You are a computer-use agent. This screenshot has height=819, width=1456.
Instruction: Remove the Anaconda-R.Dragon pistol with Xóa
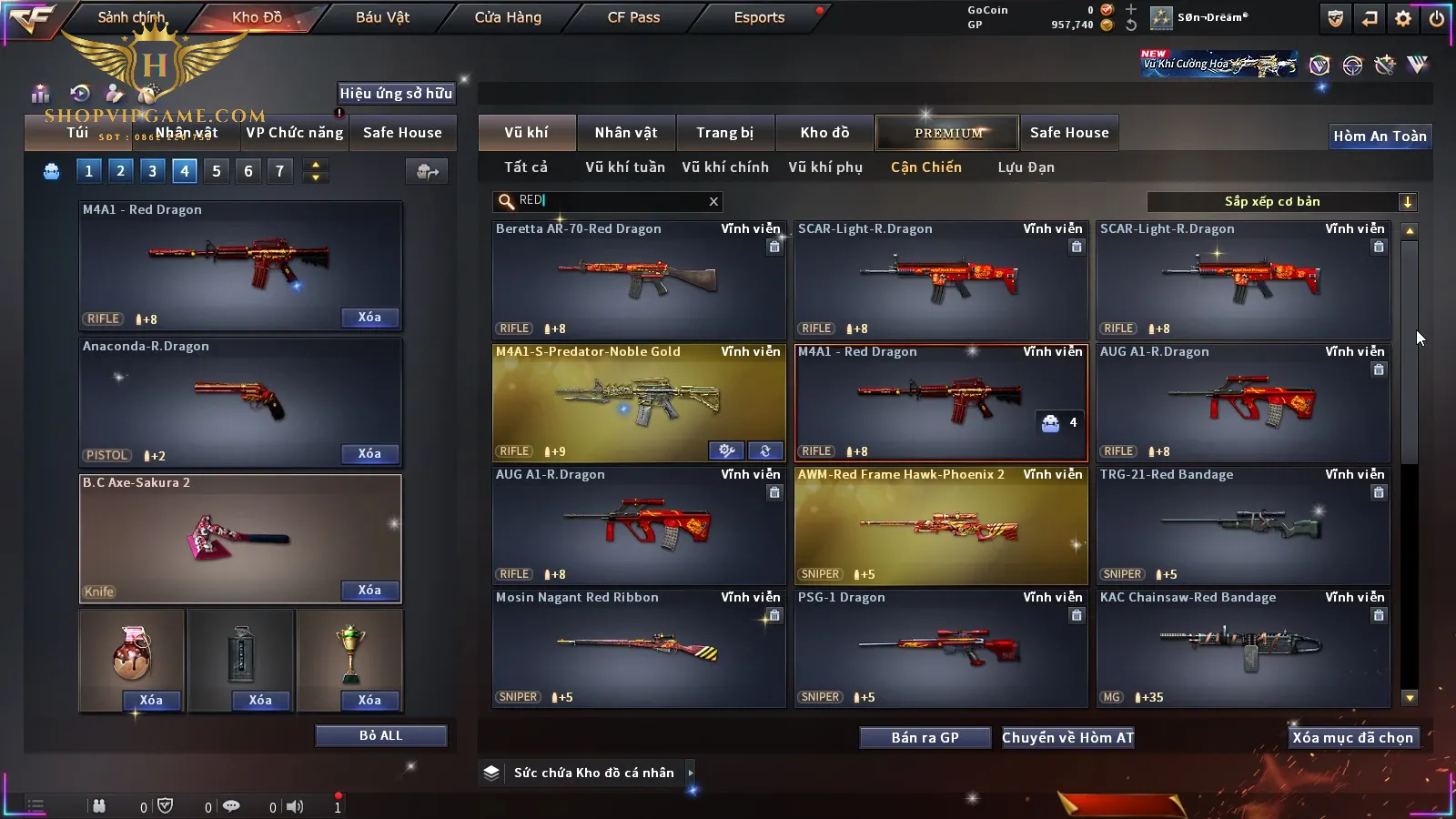coord(369,453)
